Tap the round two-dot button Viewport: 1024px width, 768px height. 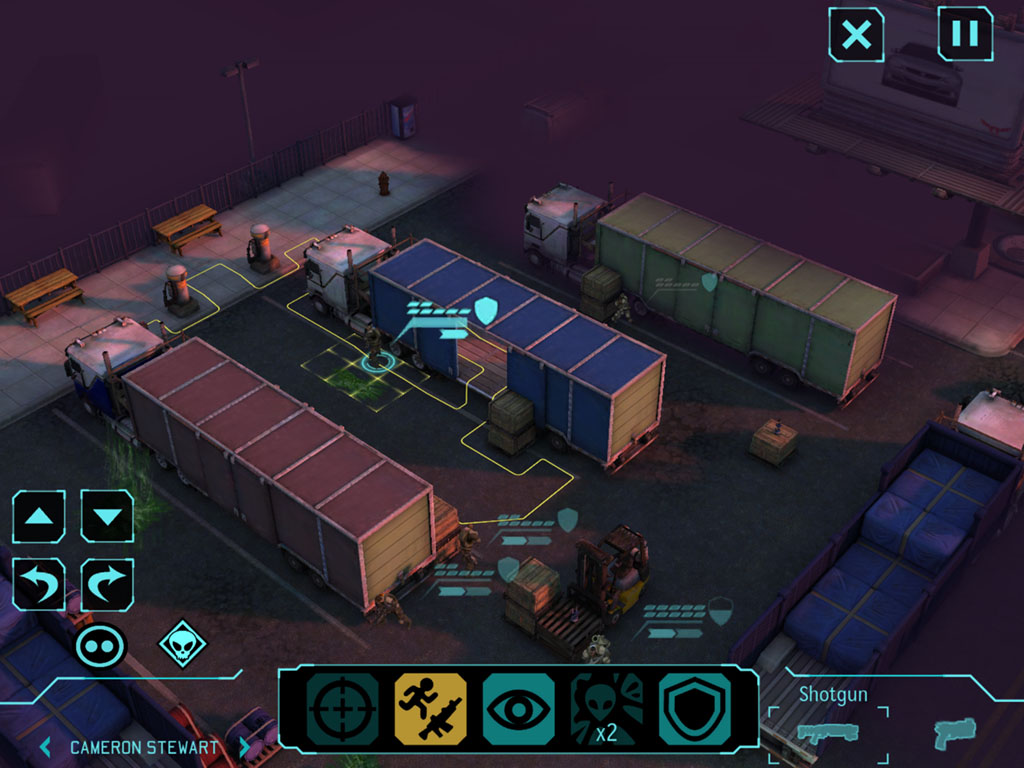click(101, 645)
